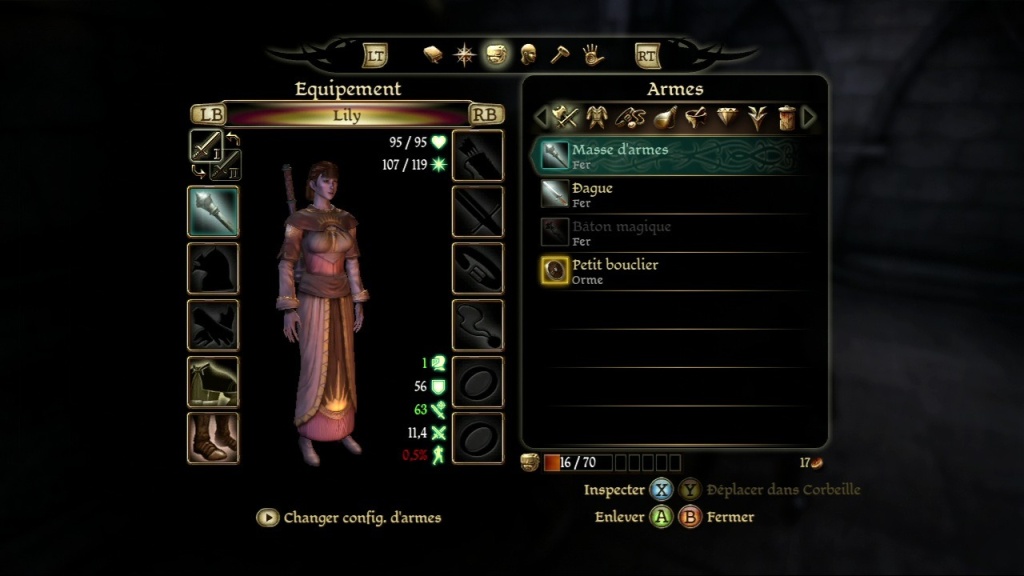The image size is (1024, 576).
Task: Select the equipped robe chest slot
Action: coord(213,381)
